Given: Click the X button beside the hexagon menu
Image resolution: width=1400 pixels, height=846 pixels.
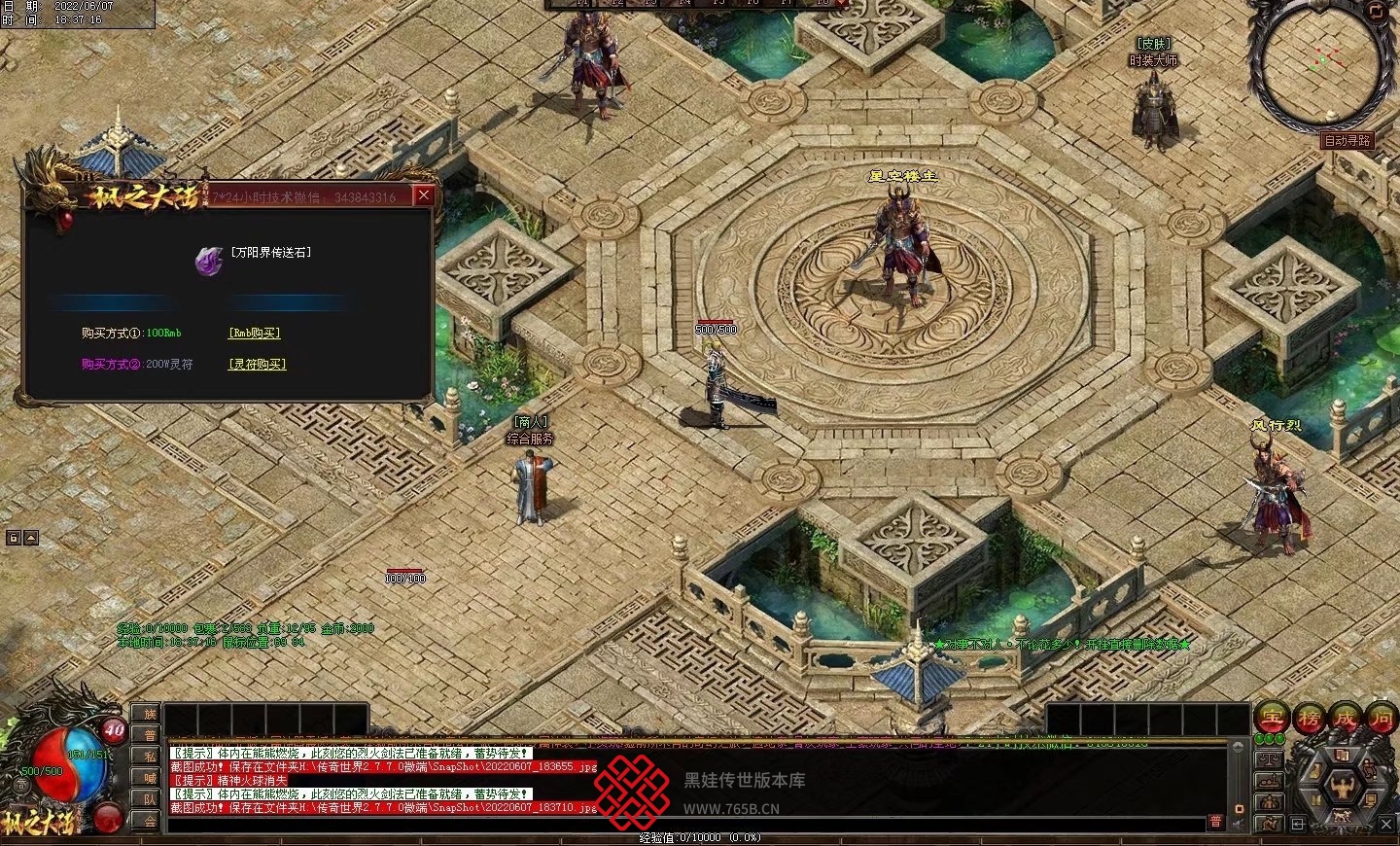Looking at the screenshot, I should tap(1386, 824).
